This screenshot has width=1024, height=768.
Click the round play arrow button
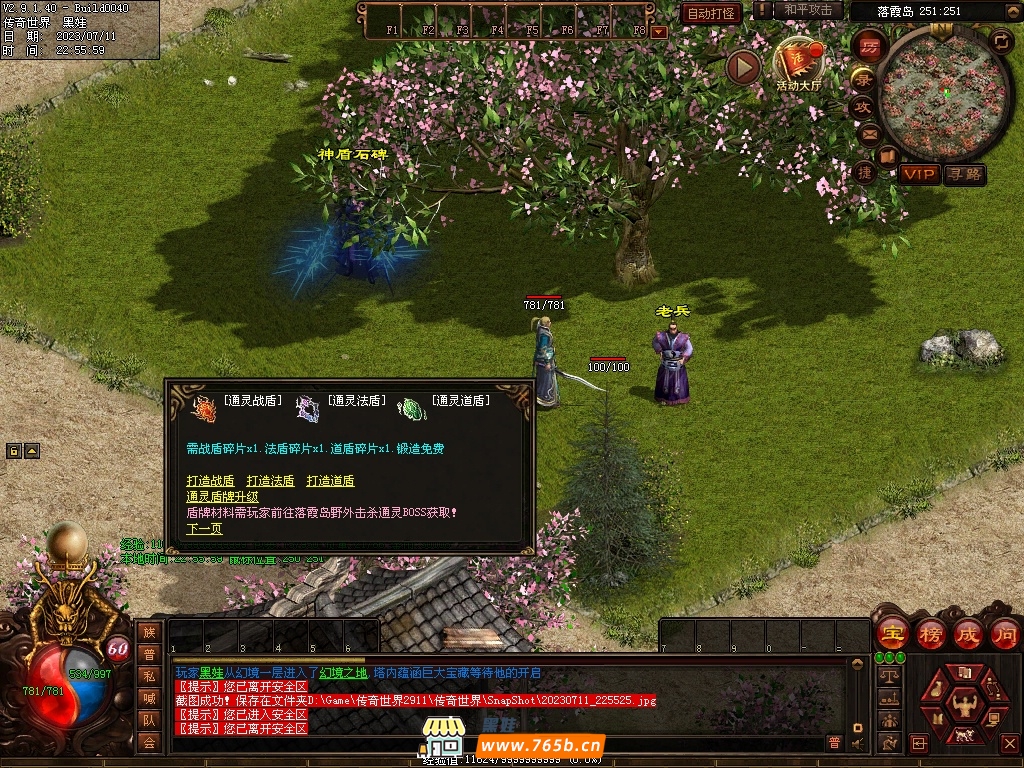point(743,67)
